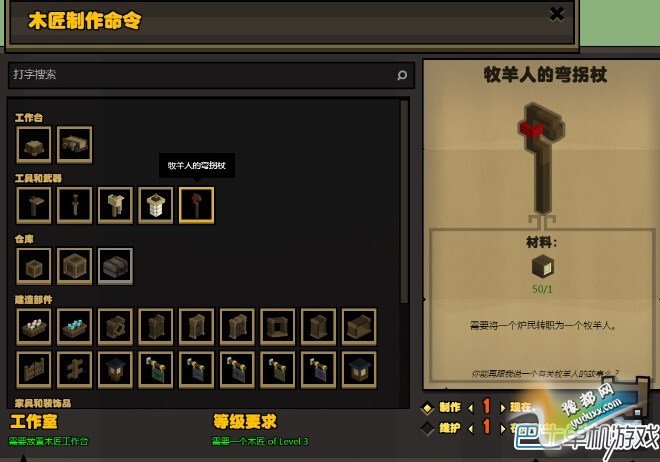The image size is (660, 462).
Task: Decrease the 制作 craft quantity
Action: click(x=472, y=407)
